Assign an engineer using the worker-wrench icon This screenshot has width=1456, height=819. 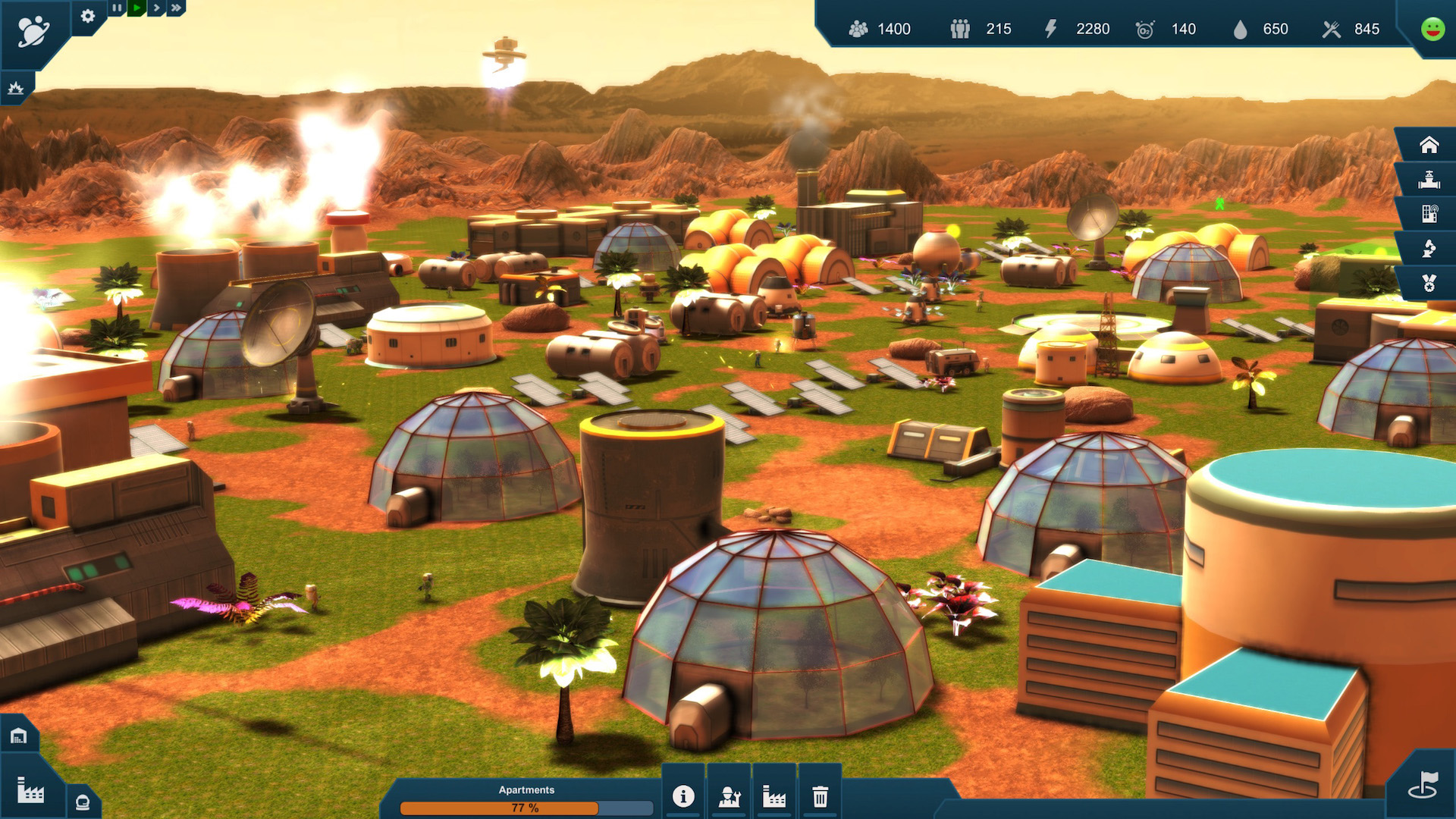click(x=728, y=796)
